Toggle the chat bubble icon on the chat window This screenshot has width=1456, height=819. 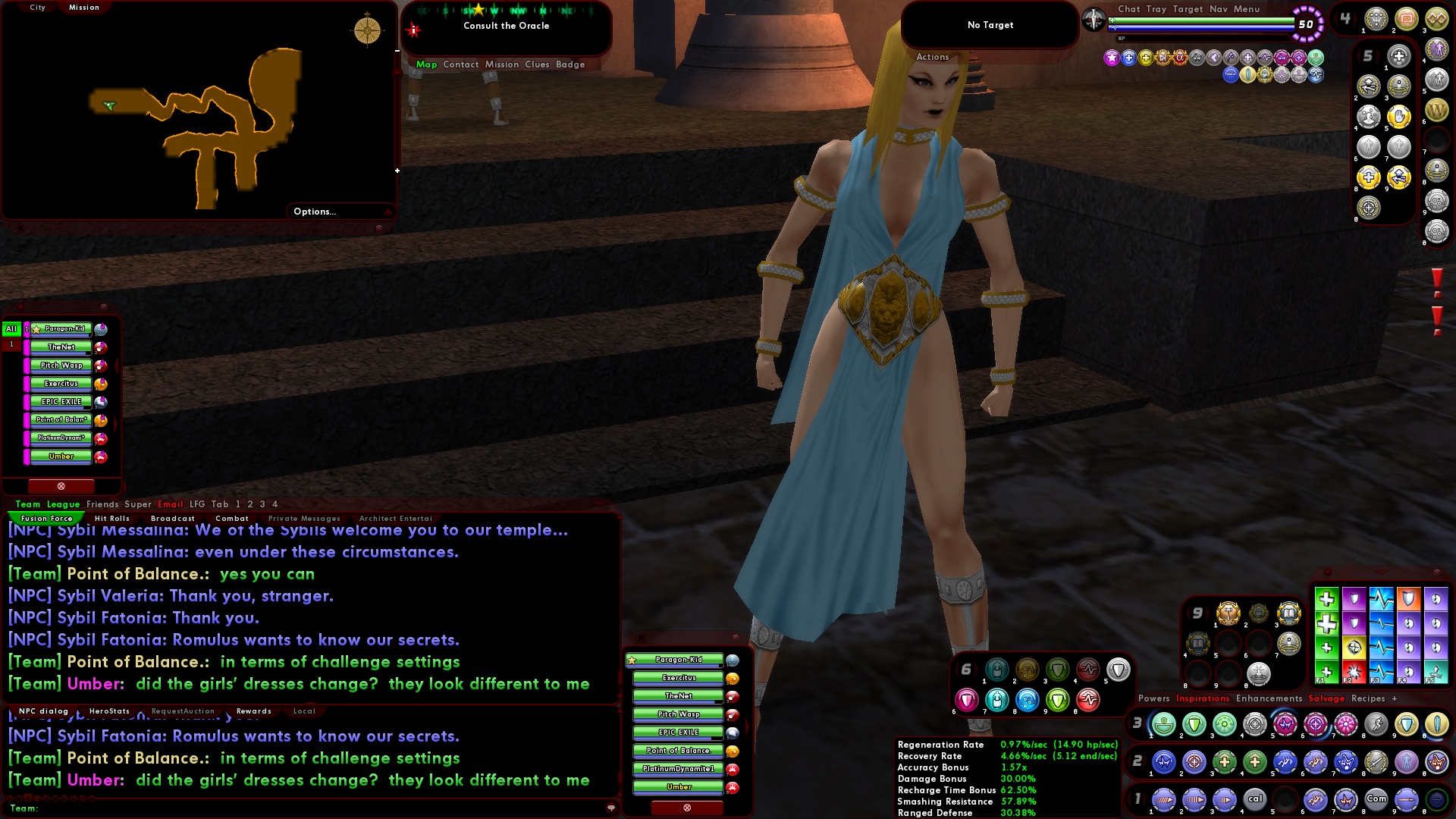click(x=611, y=808)
